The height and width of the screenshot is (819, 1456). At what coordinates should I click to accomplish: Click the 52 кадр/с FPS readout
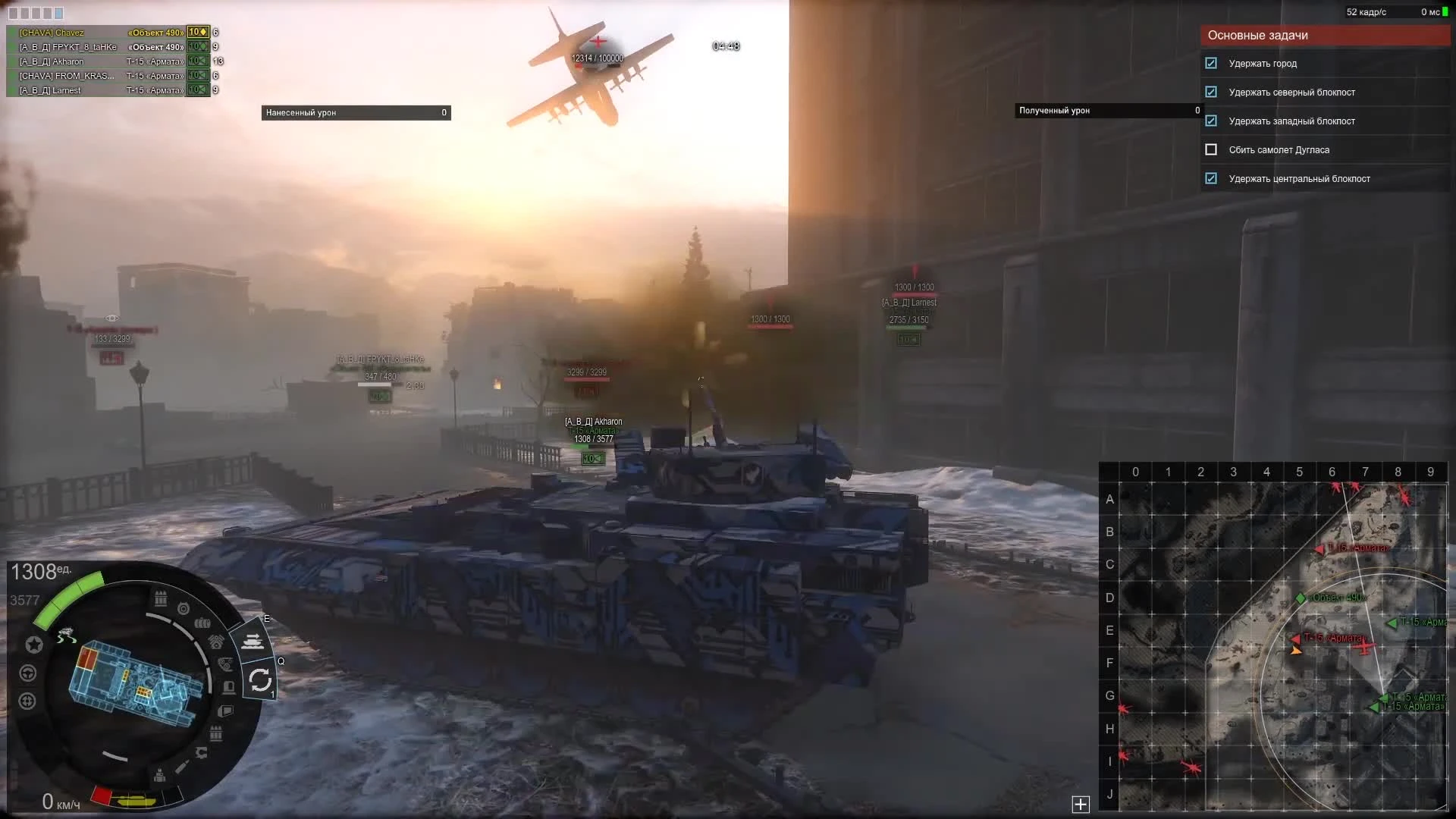1366,11
